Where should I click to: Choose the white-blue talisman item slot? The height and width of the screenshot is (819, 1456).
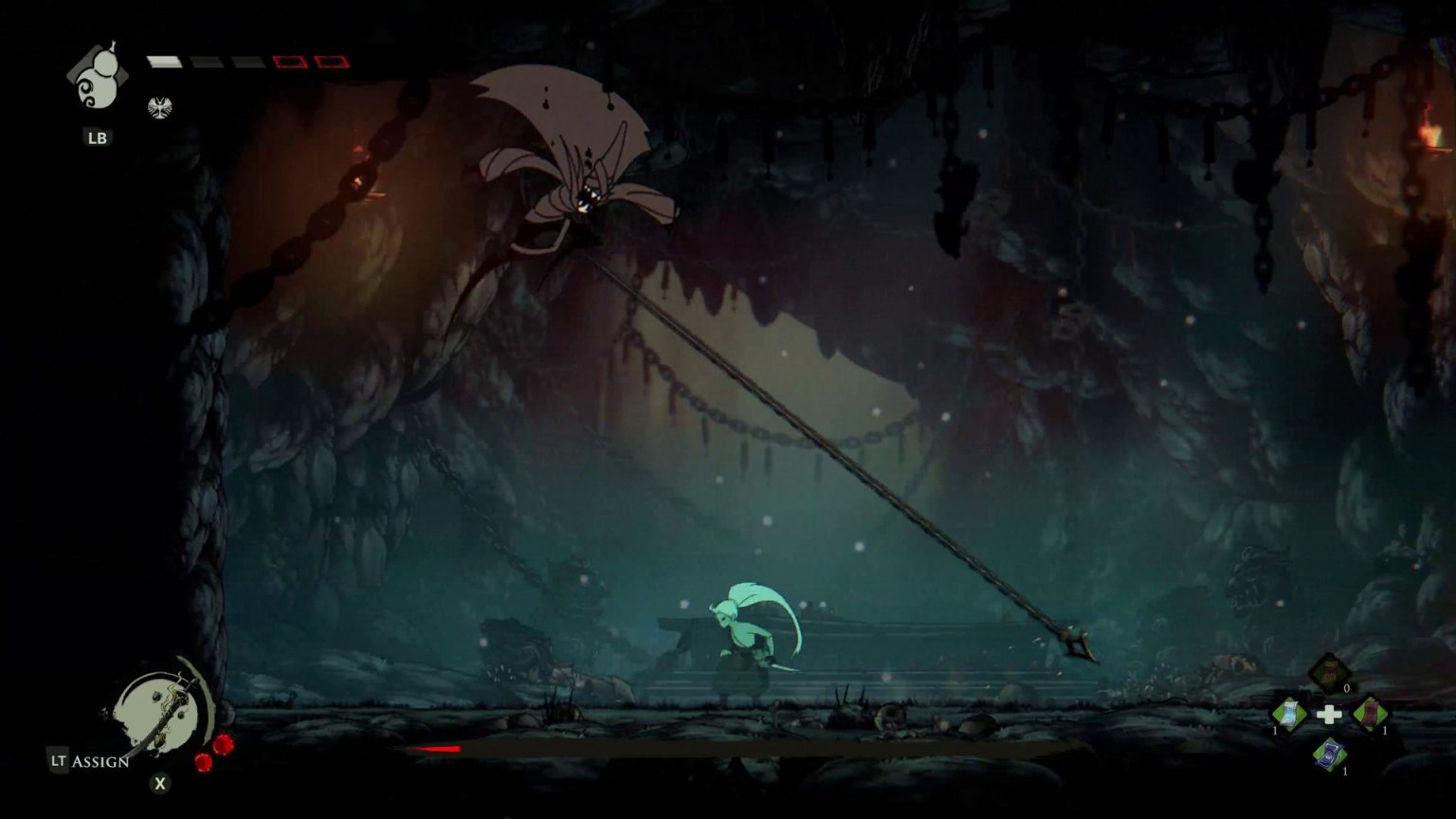[1289, 714]
